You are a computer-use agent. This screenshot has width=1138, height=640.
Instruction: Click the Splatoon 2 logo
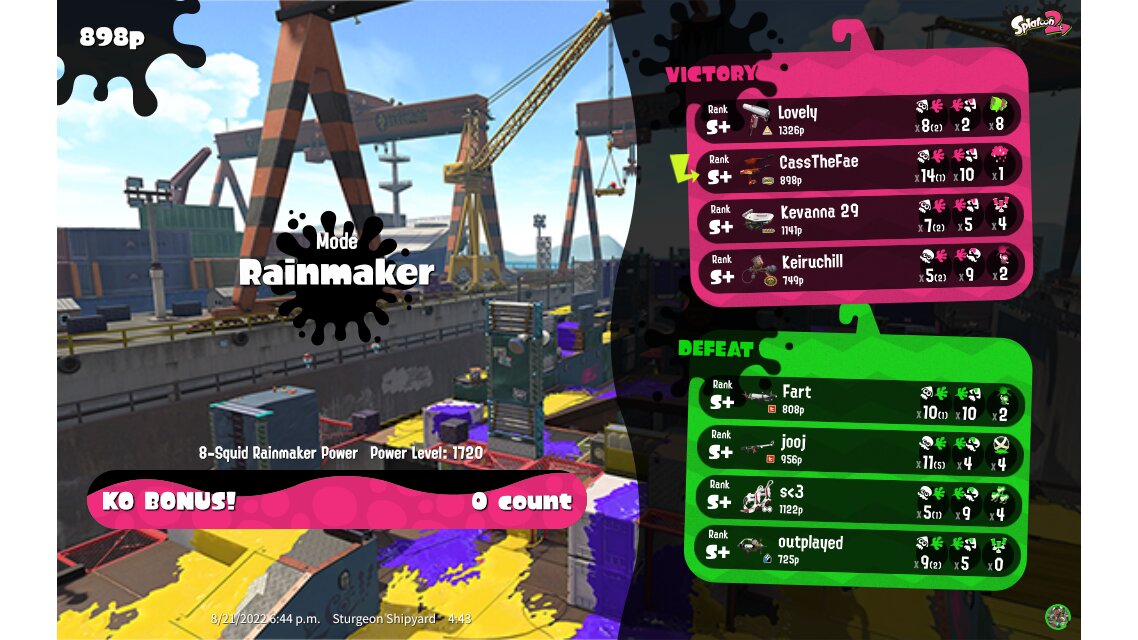click(1041, 25)
